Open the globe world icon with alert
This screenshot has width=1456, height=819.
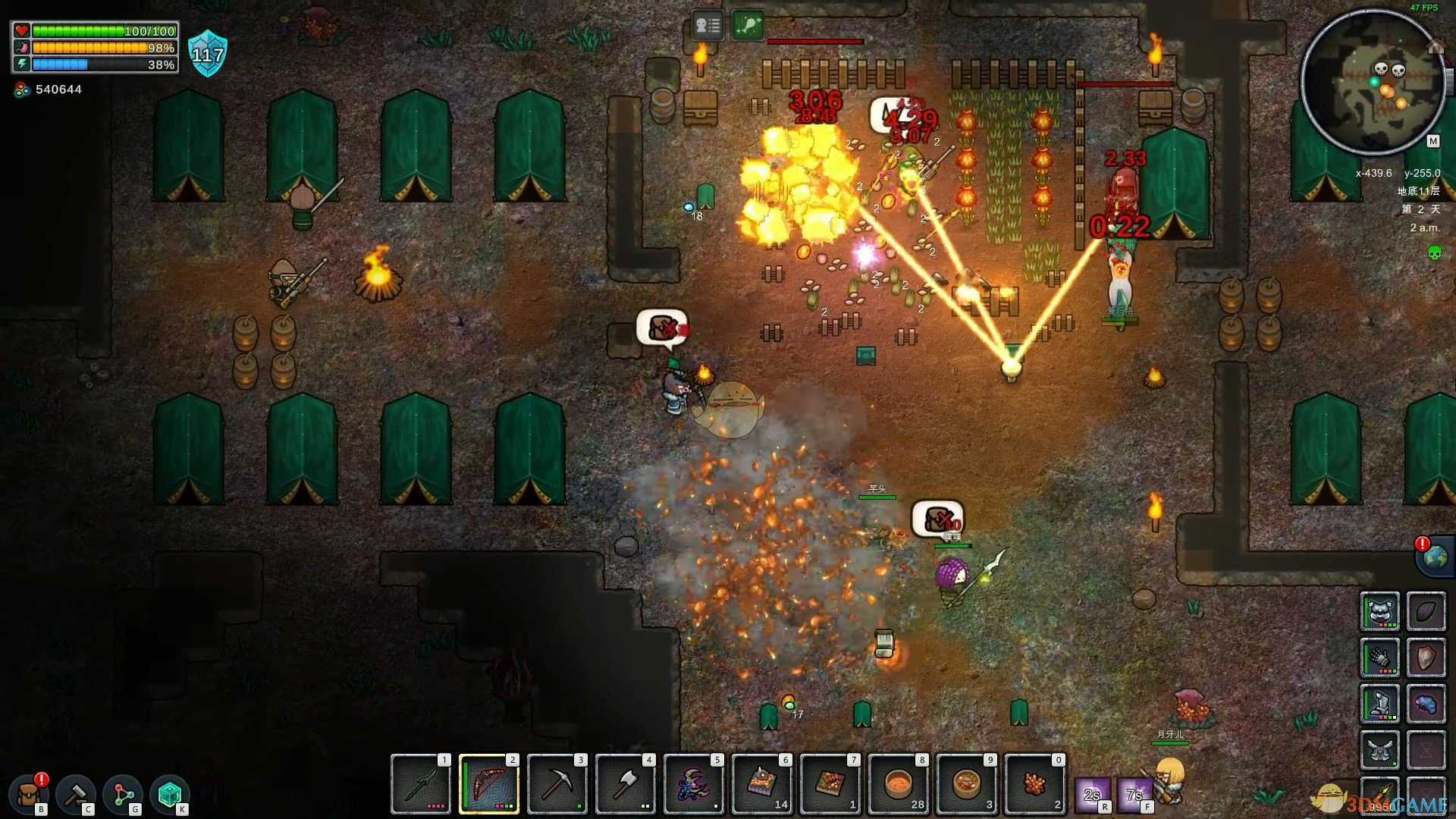pos(1435,557)
